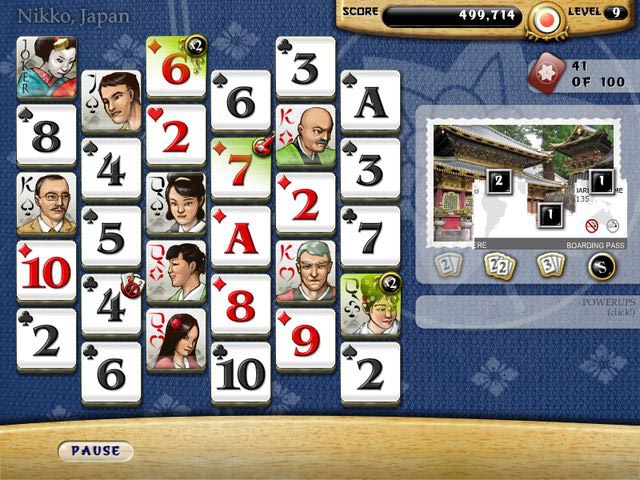Viewport: 640px width, 480px height.
Task: Choose the Ace of diamonds card
Action: (x=240, y=237)
